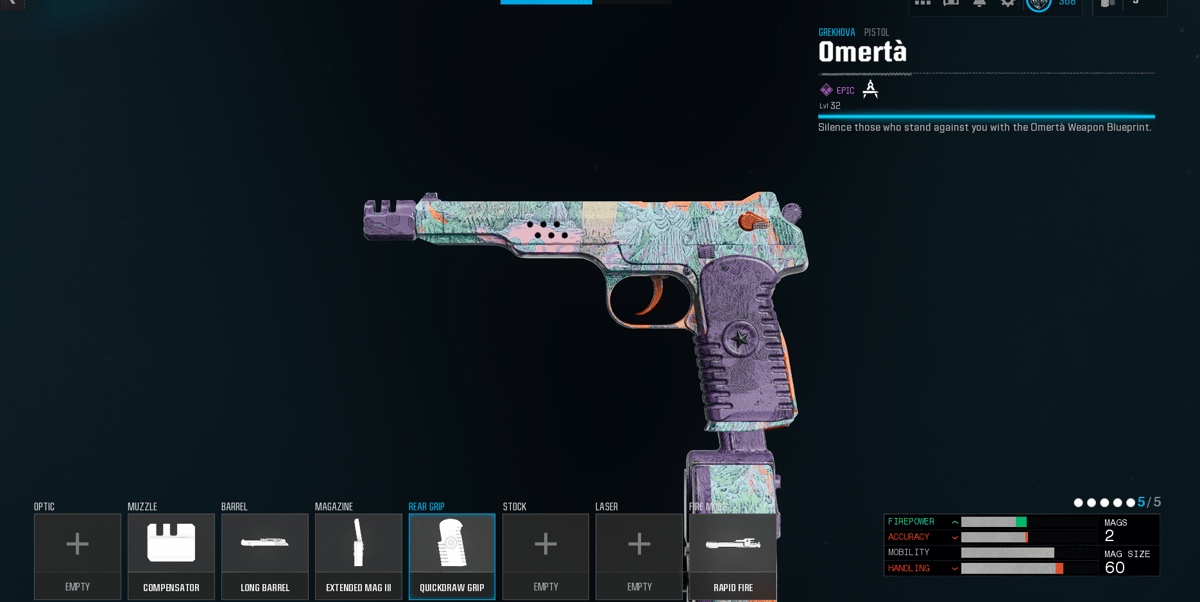Open the settings gear icon
This screenshot has height=602, width=1200.
pyautogui.click(x=1008, y=3)
